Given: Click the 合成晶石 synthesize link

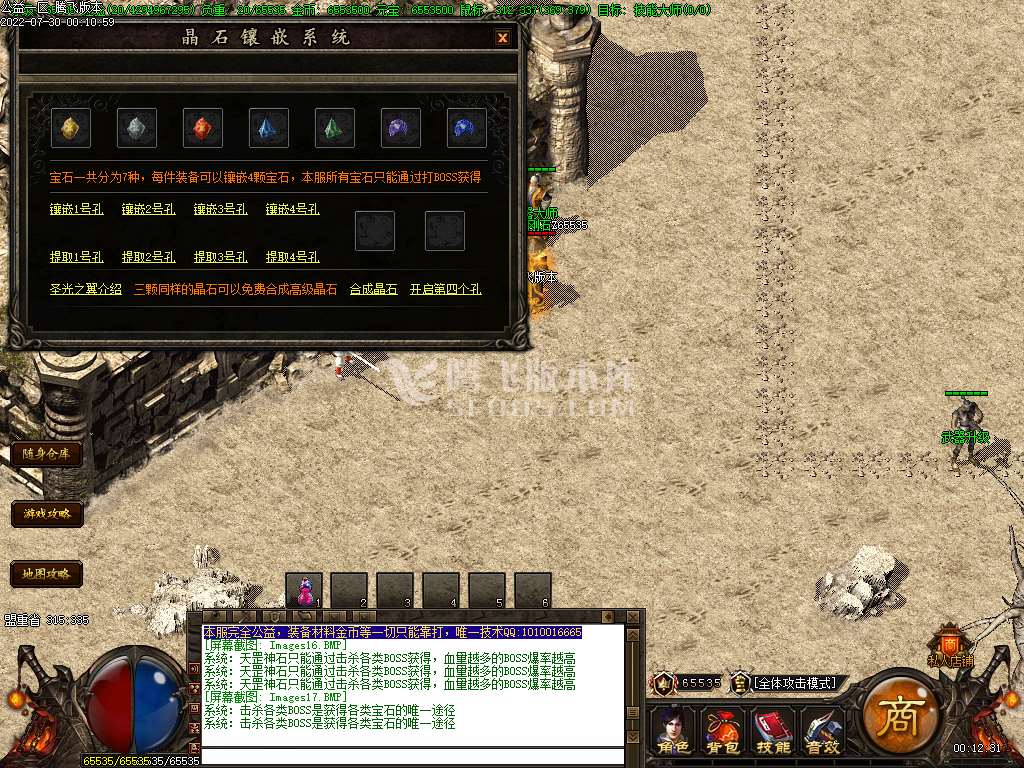Looking at the screenshot, I should point(373,289).
